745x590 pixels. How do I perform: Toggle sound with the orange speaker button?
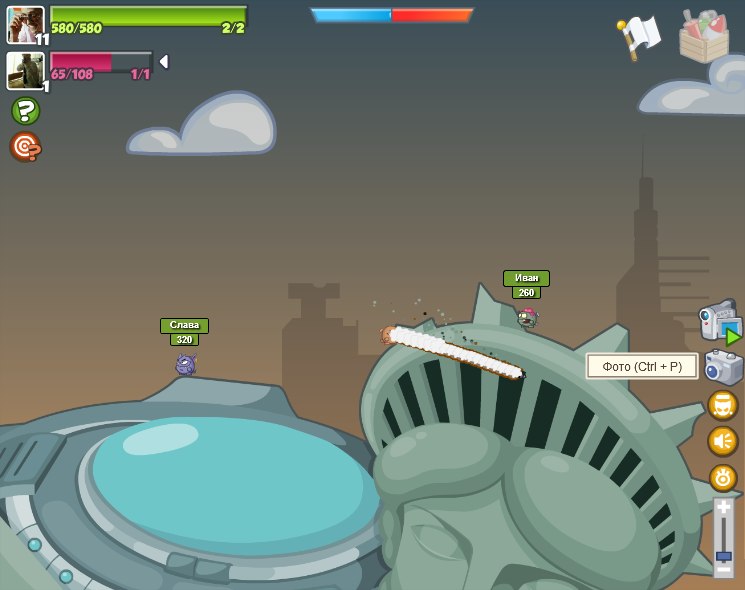coord(722,441)
